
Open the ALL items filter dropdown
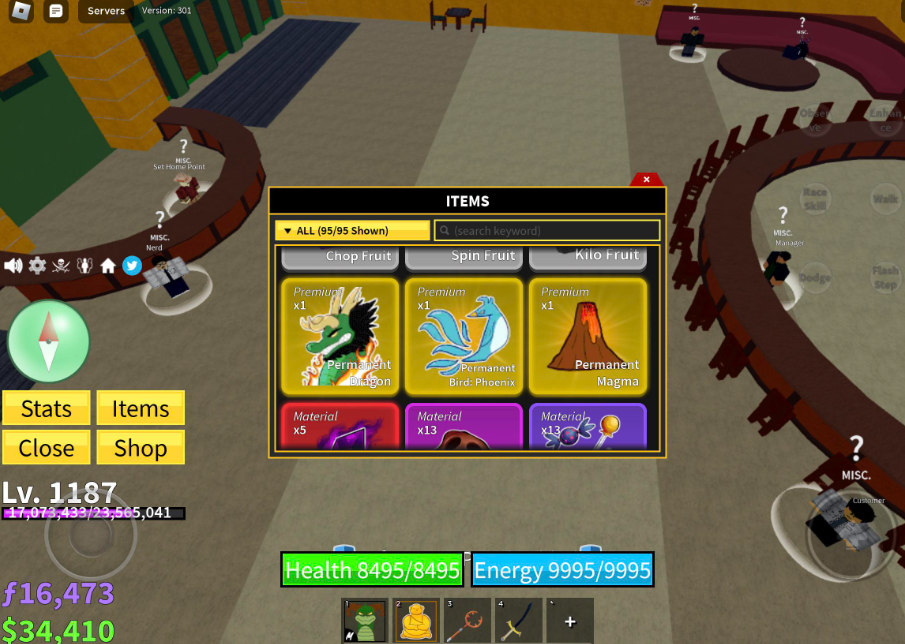[352, 230]
